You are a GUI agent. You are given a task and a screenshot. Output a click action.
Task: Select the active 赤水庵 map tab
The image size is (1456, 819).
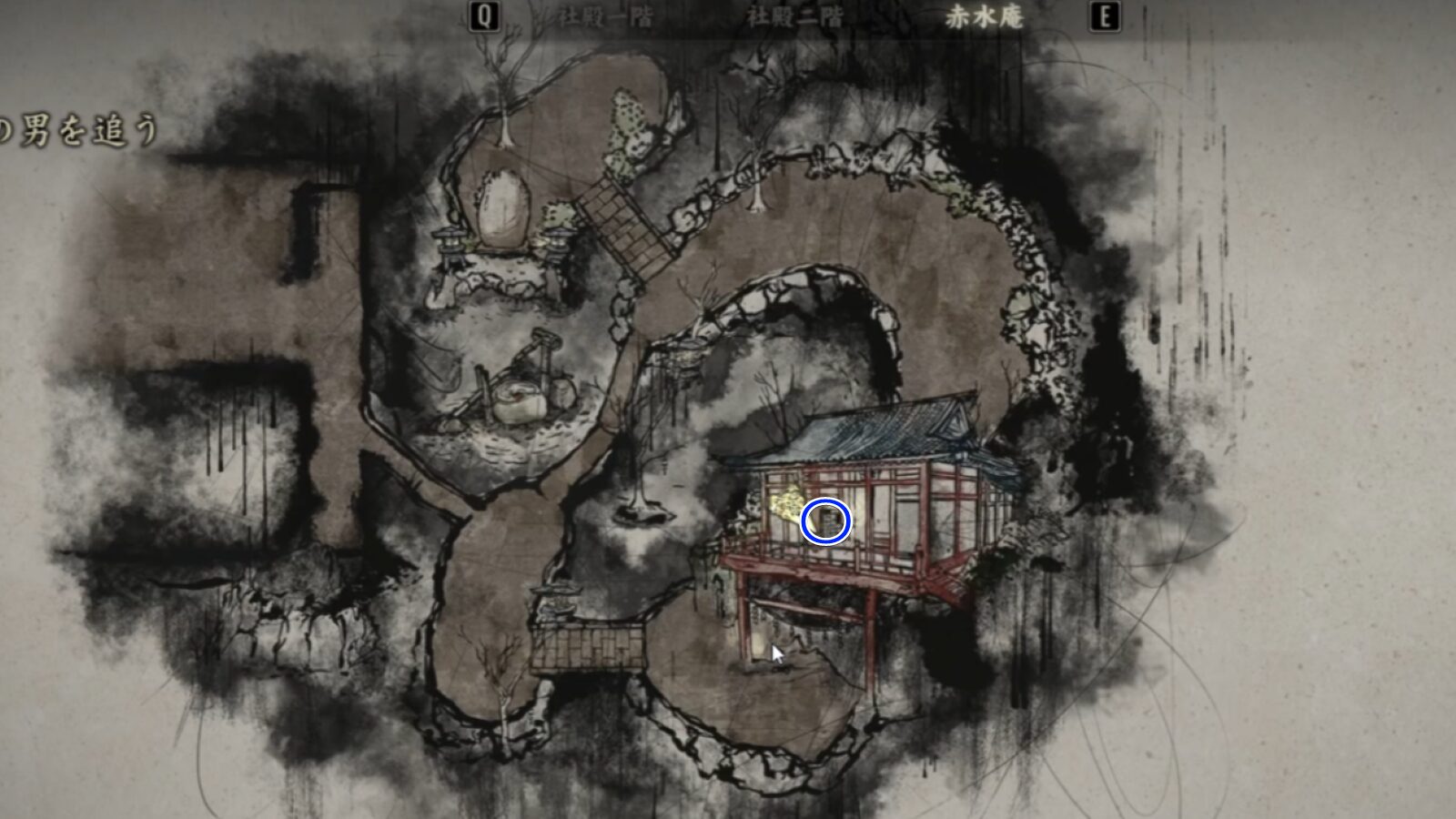point(987,15)
